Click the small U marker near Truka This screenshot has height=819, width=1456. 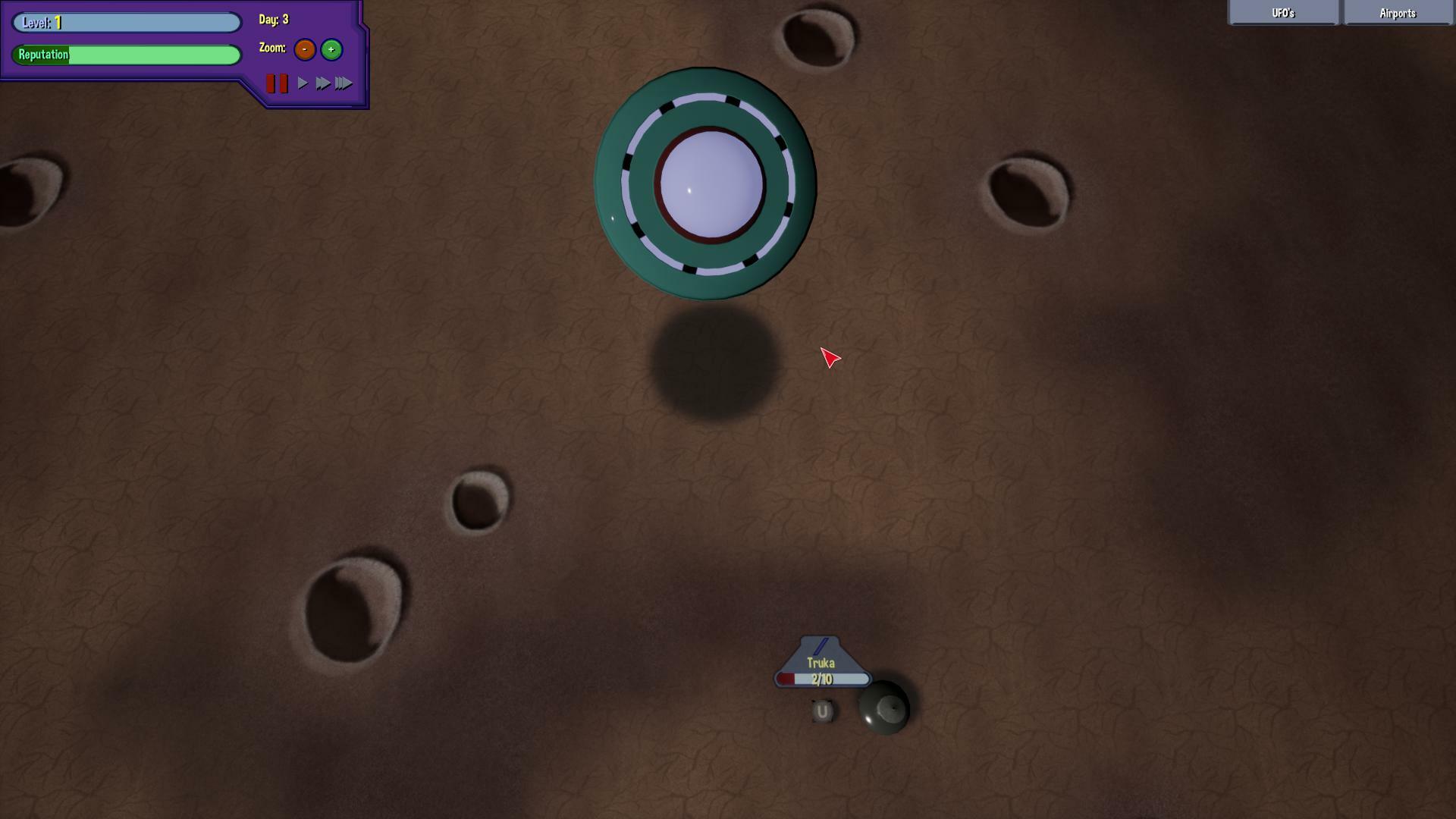click(823, 711)
